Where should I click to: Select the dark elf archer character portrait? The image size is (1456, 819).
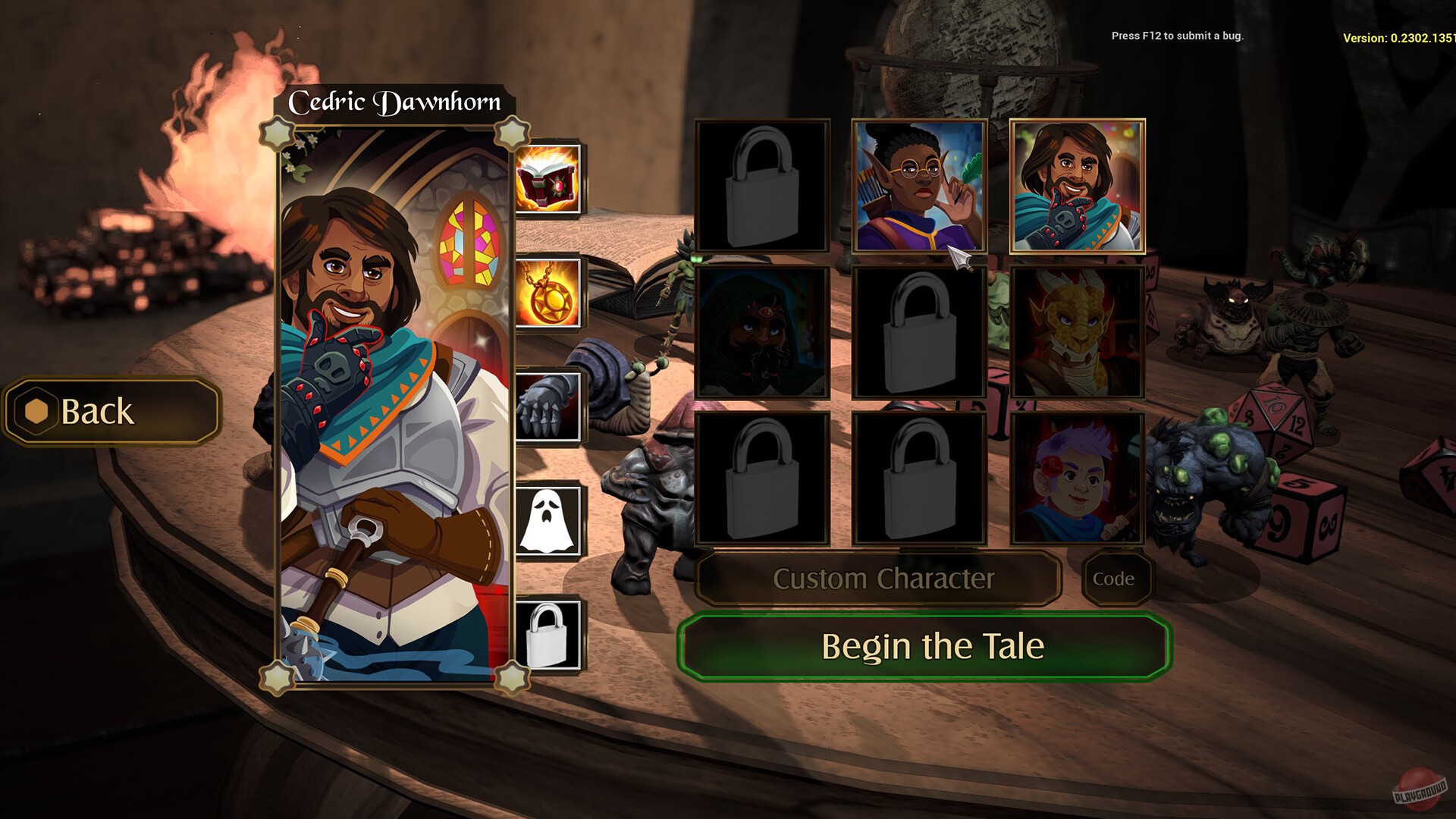point(920,184)
